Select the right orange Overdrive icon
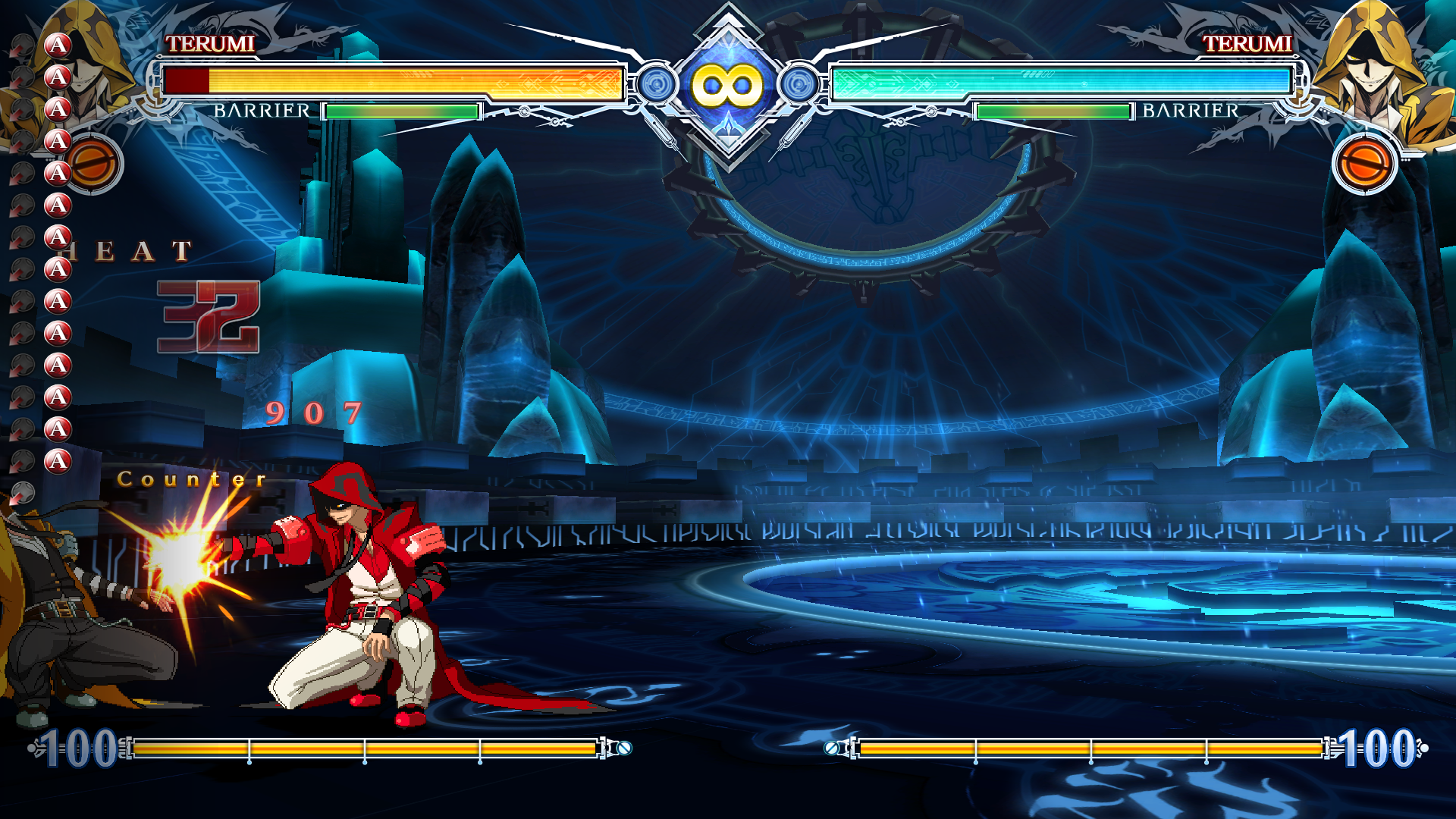 coord(1364,164)
